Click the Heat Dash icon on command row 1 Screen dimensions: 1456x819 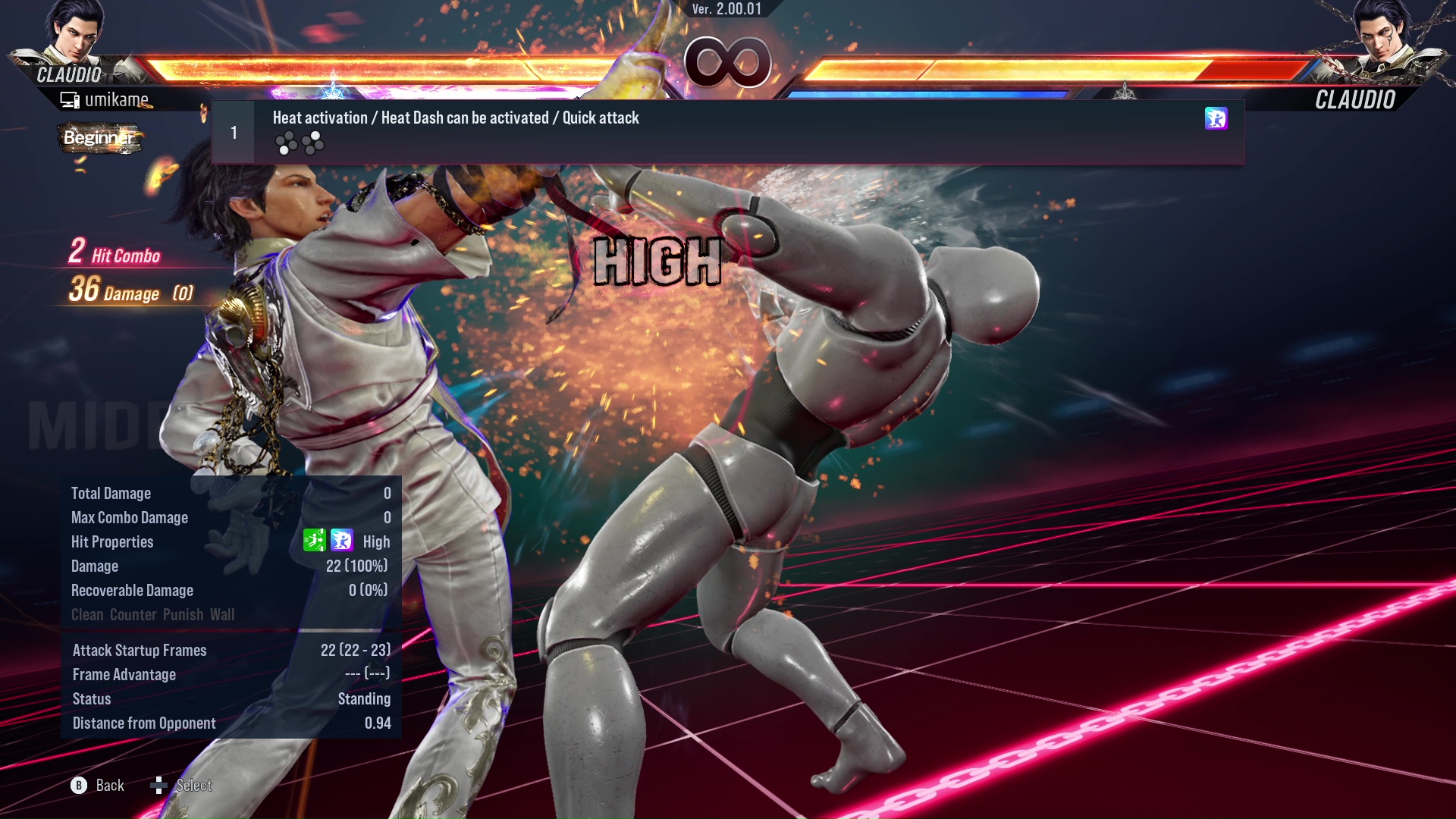tap(1216, 119)
